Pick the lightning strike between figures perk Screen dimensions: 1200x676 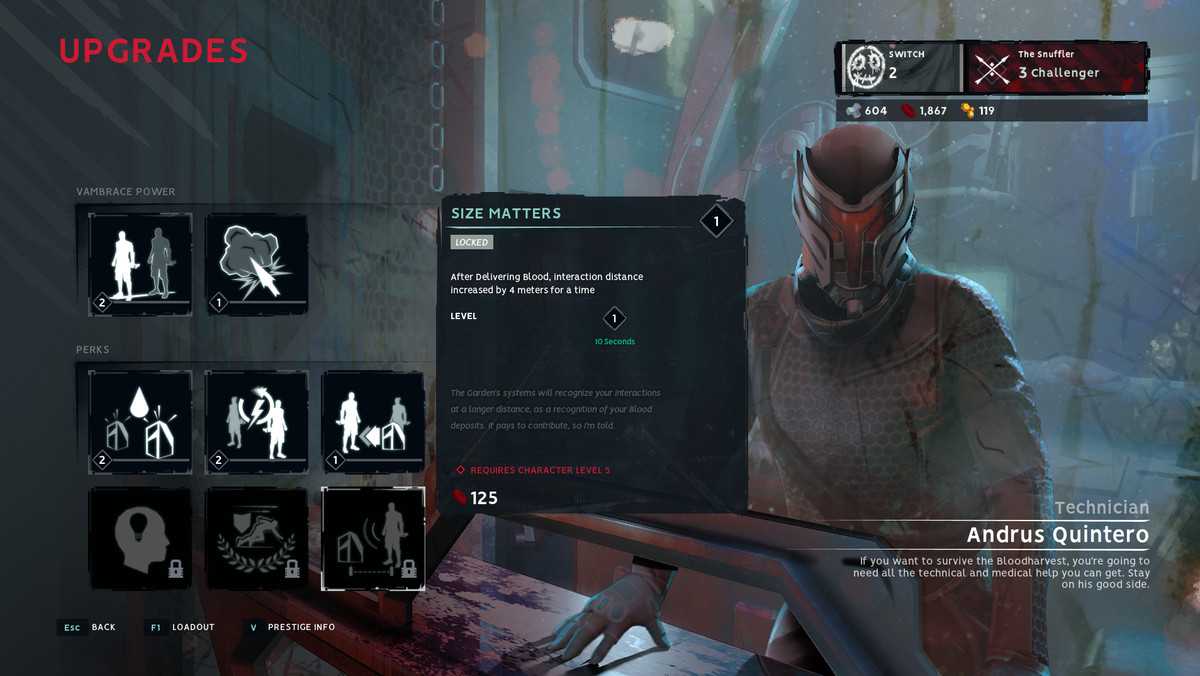(256, 421)
